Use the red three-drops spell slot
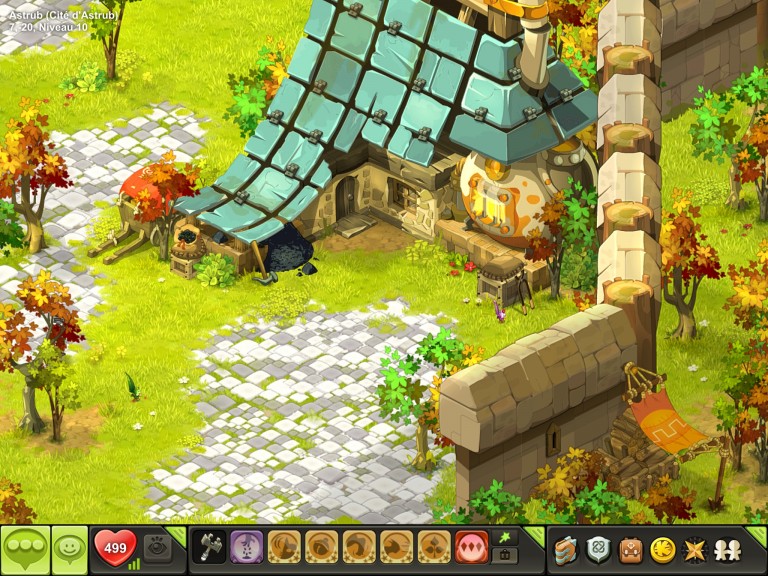The height and width of the screenshot is (576, 768). tap(472, 548)
